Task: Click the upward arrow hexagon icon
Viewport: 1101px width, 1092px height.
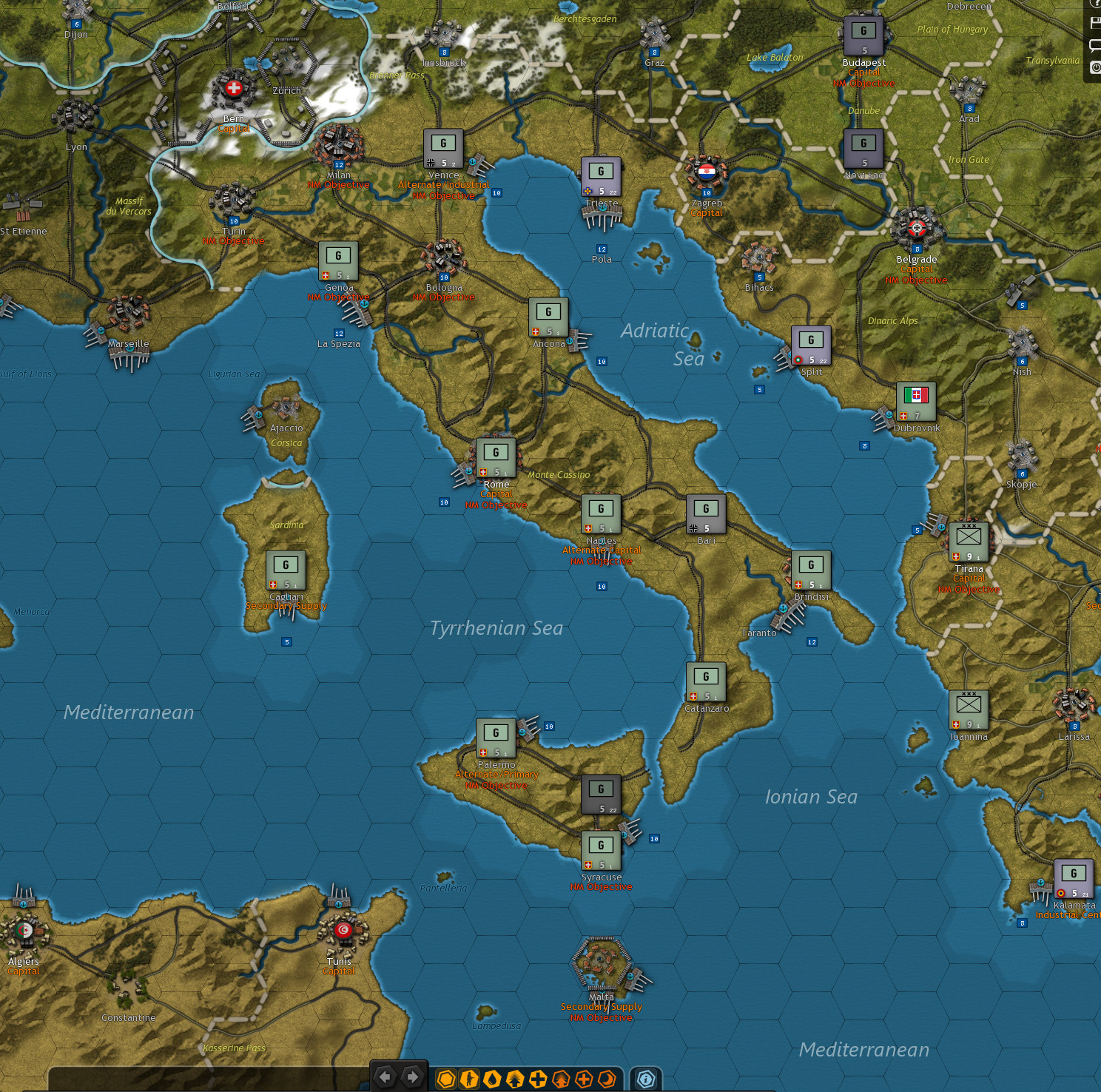Action: pos(515,1079)
